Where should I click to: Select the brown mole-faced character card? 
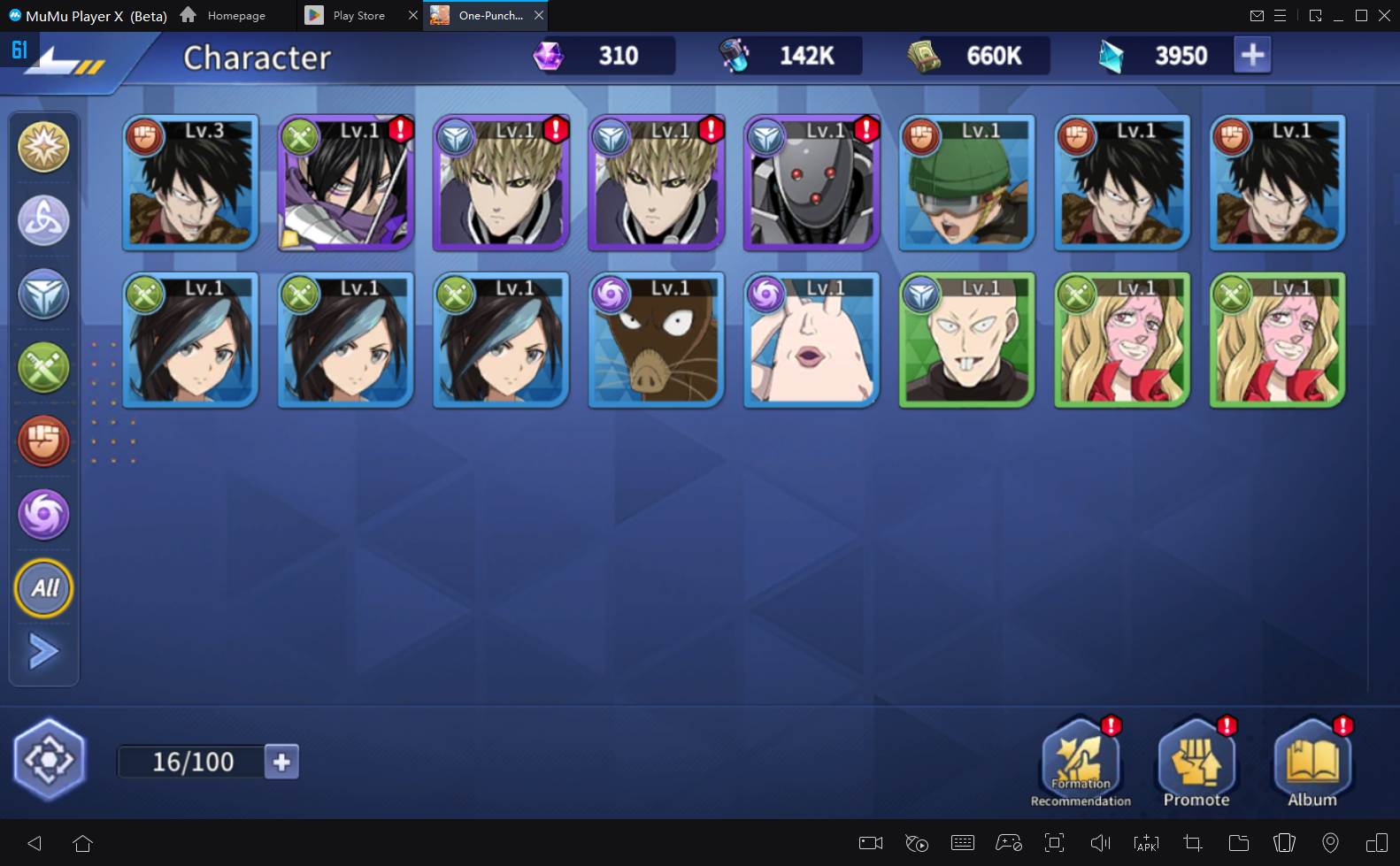click(656, 341)
